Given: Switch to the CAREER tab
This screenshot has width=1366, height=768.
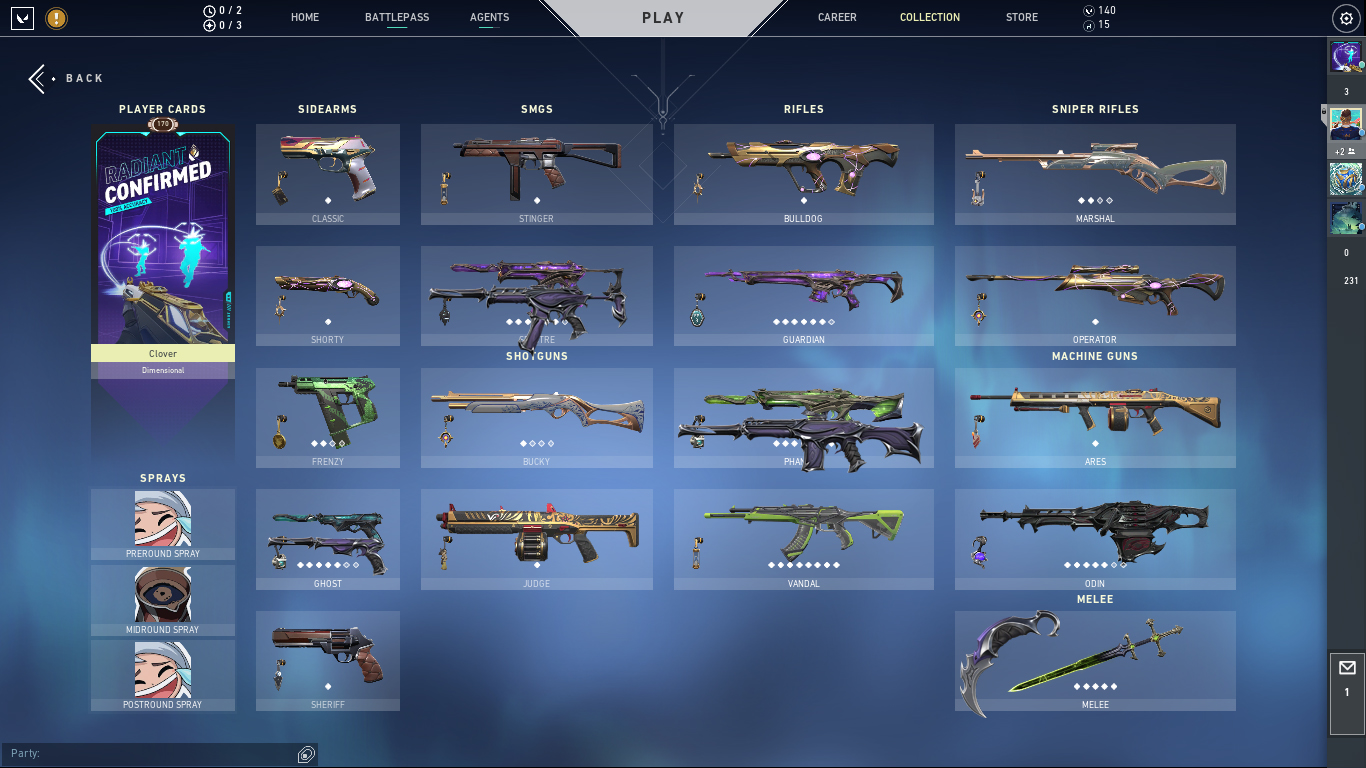Looking at the screenshot, I should pos(837,17).
